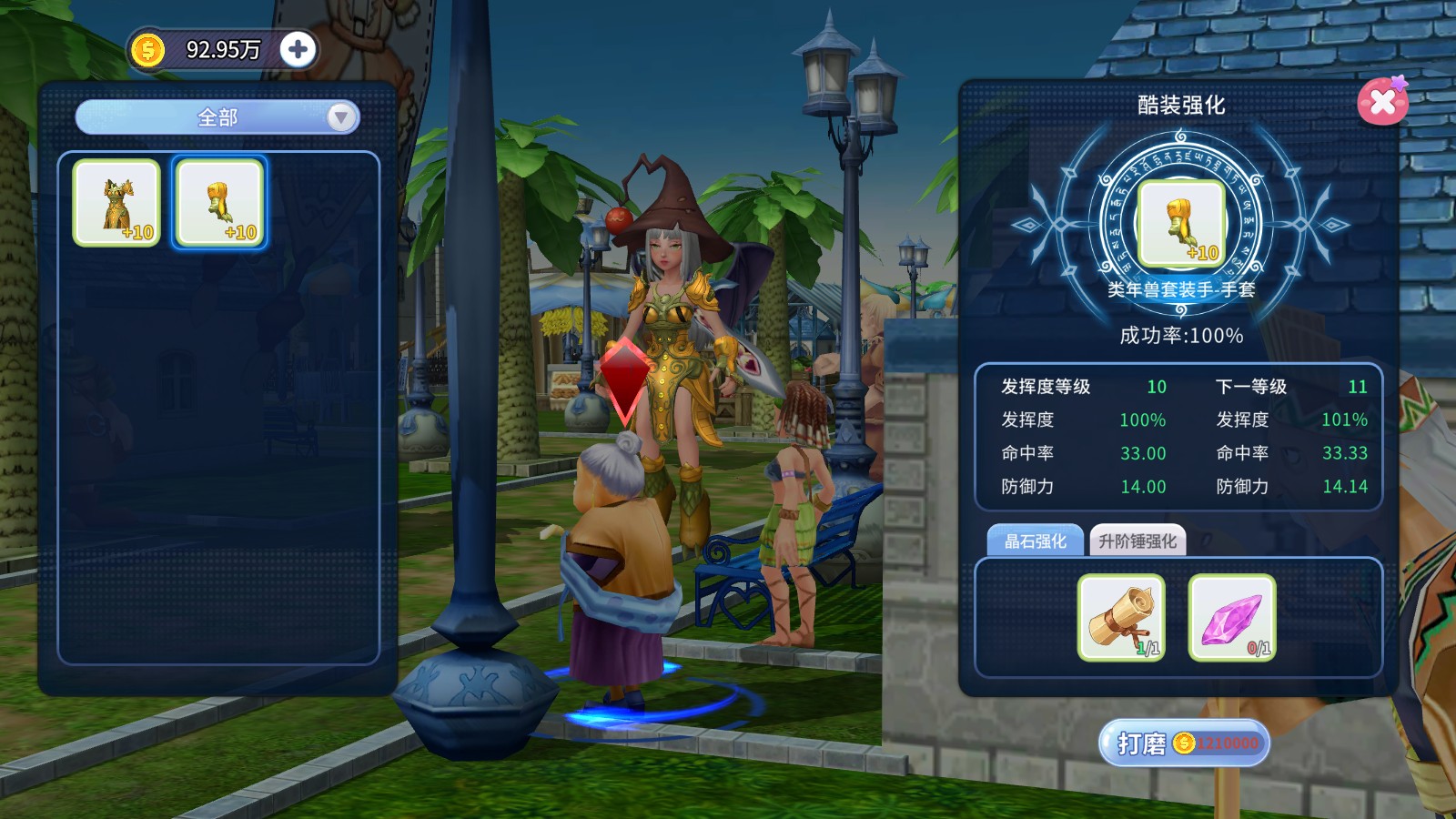
Task: Add more gold with the plus button
Action: tap(298, 49)
